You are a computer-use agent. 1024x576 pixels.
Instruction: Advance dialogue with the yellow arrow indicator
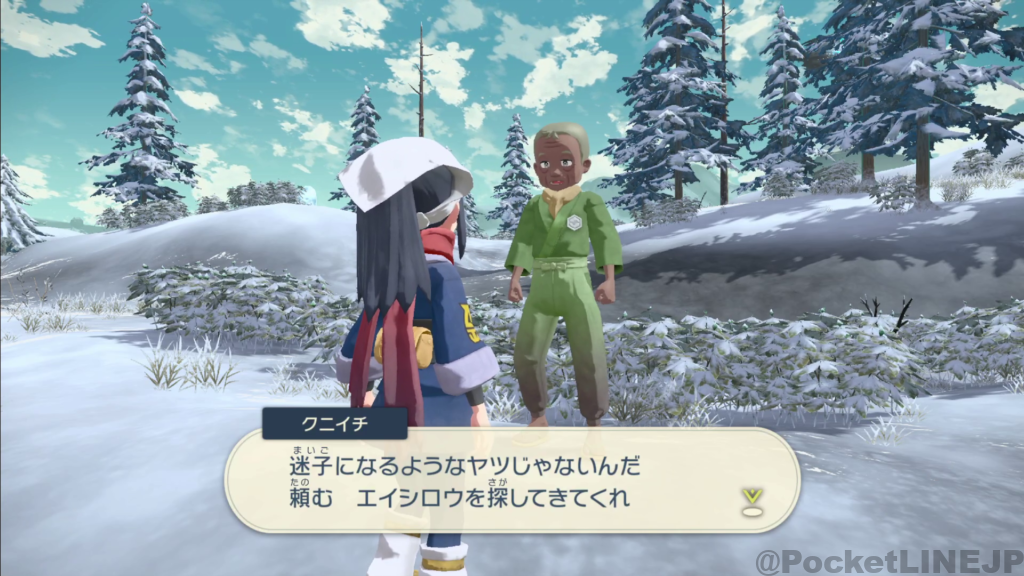[751, 499]
